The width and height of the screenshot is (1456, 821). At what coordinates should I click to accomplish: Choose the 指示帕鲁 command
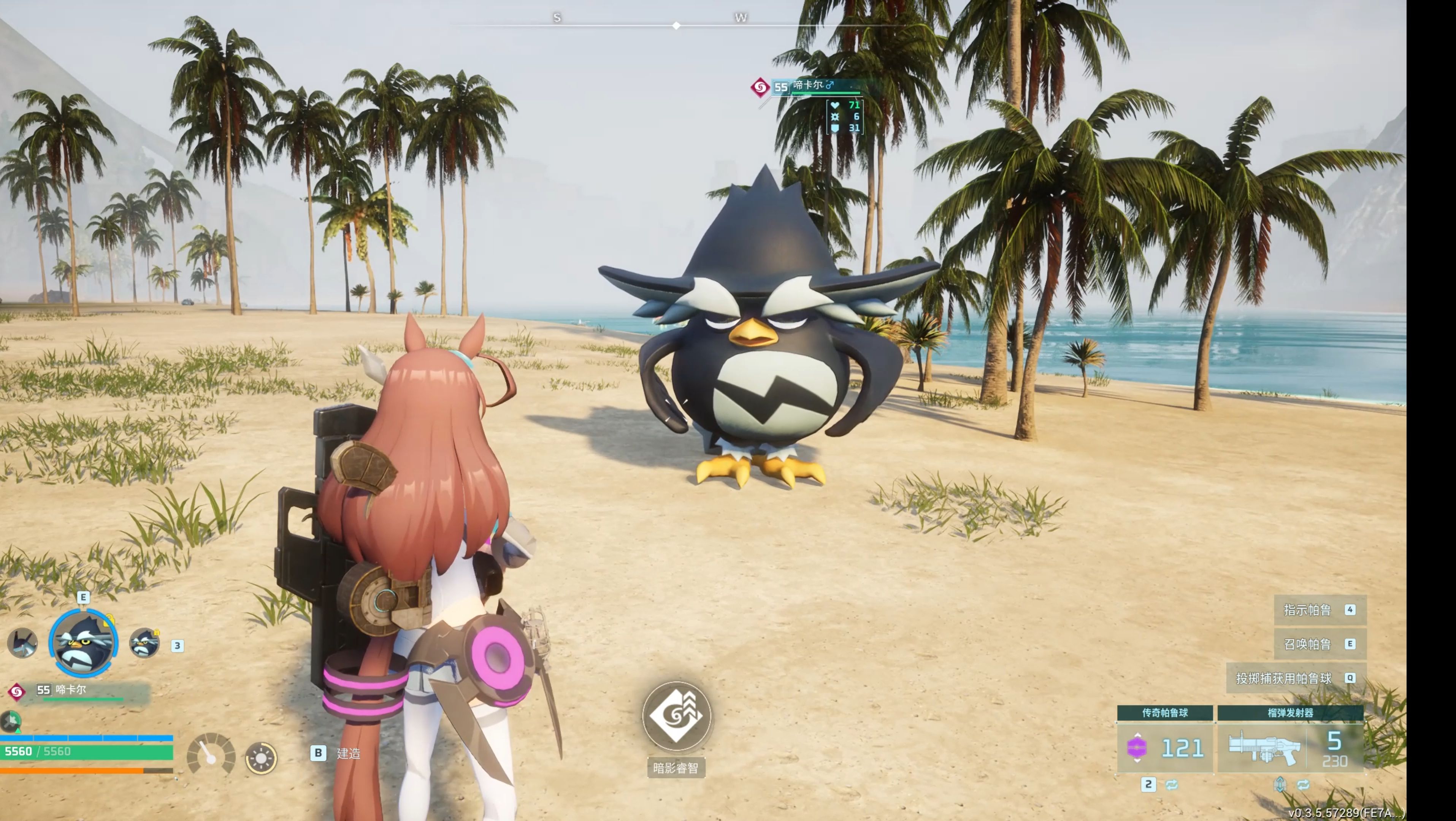tap(1319, 610)
